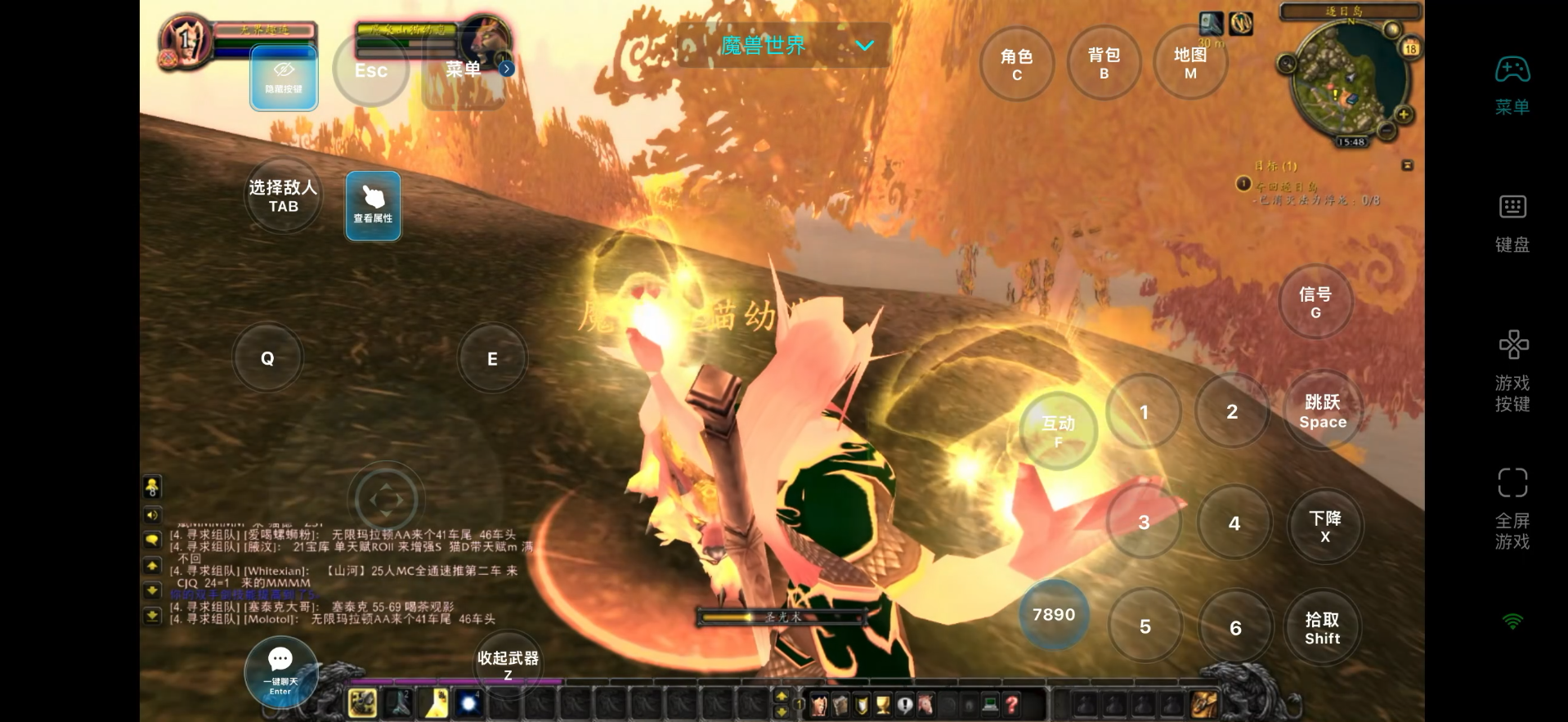The image size is (1568, 722).
Task: Toggle the 隐藏按键 hide keys button
Action: click(x=284, y=78)
